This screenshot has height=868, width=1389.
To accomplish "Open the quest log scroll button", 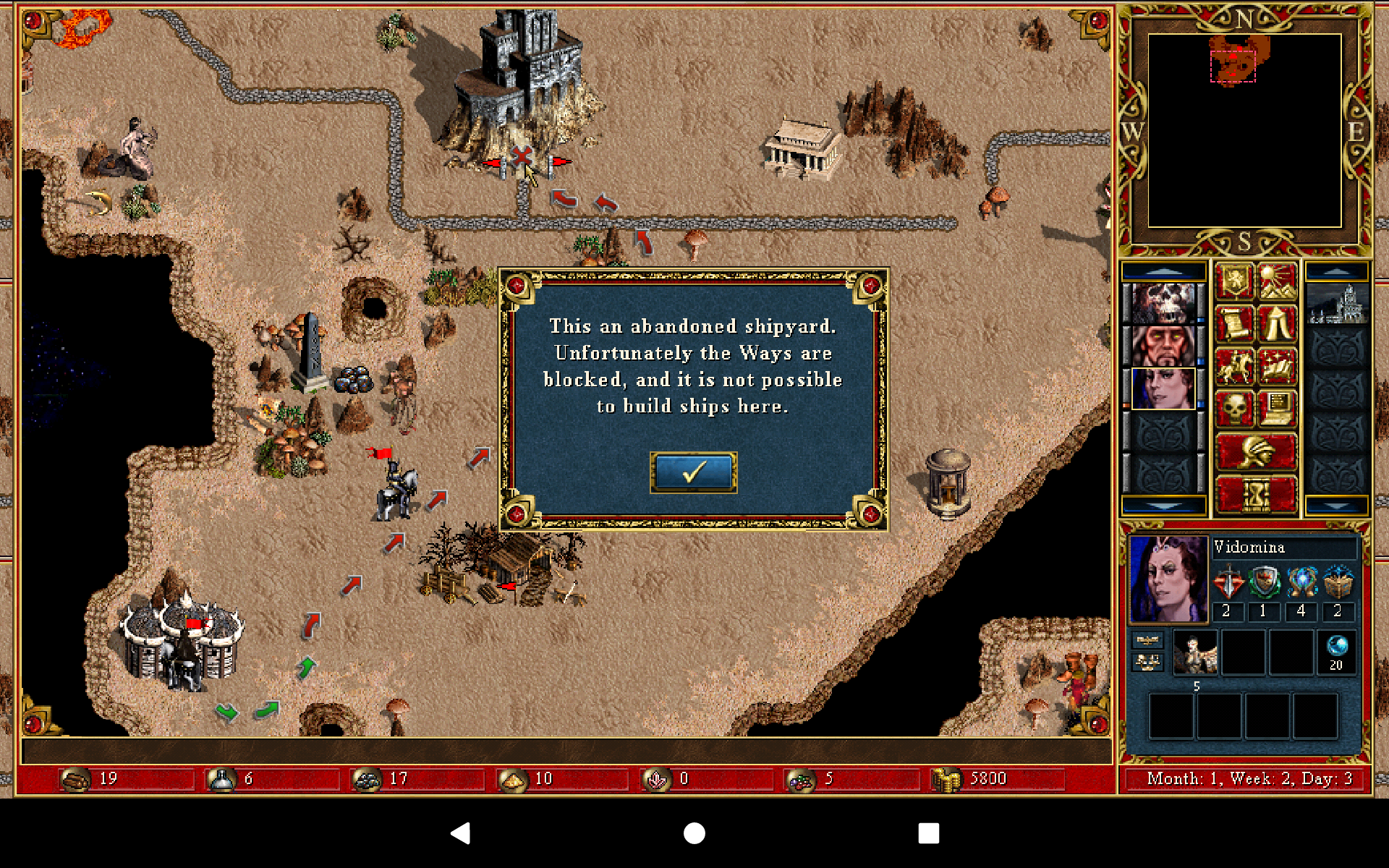I will pos(1233,323).
